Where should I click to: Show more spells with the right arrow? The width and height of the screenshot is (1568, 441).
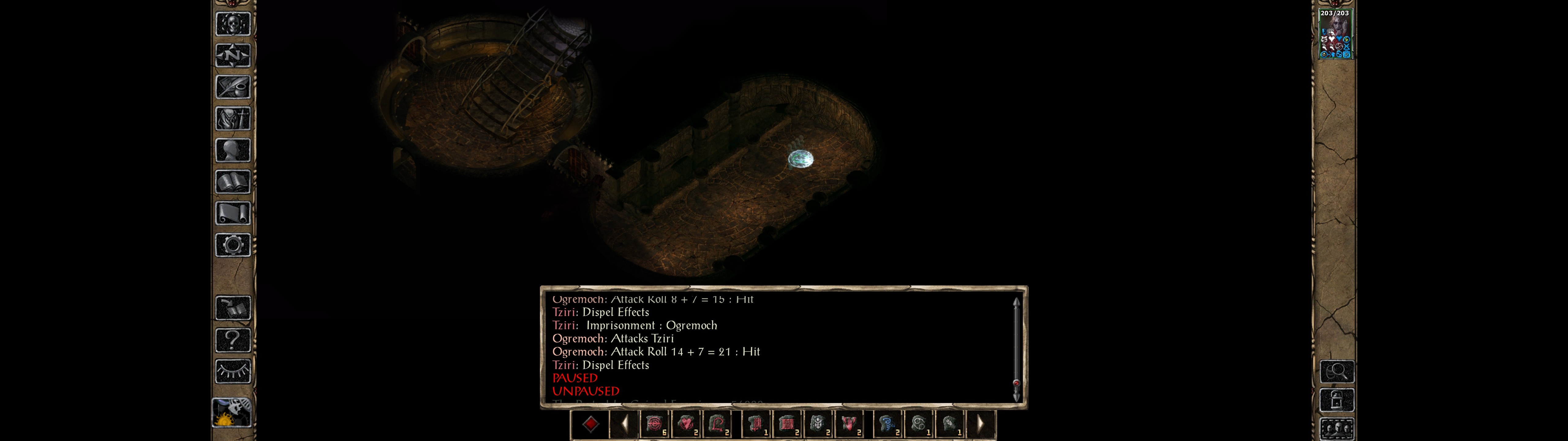click(980, 423)
